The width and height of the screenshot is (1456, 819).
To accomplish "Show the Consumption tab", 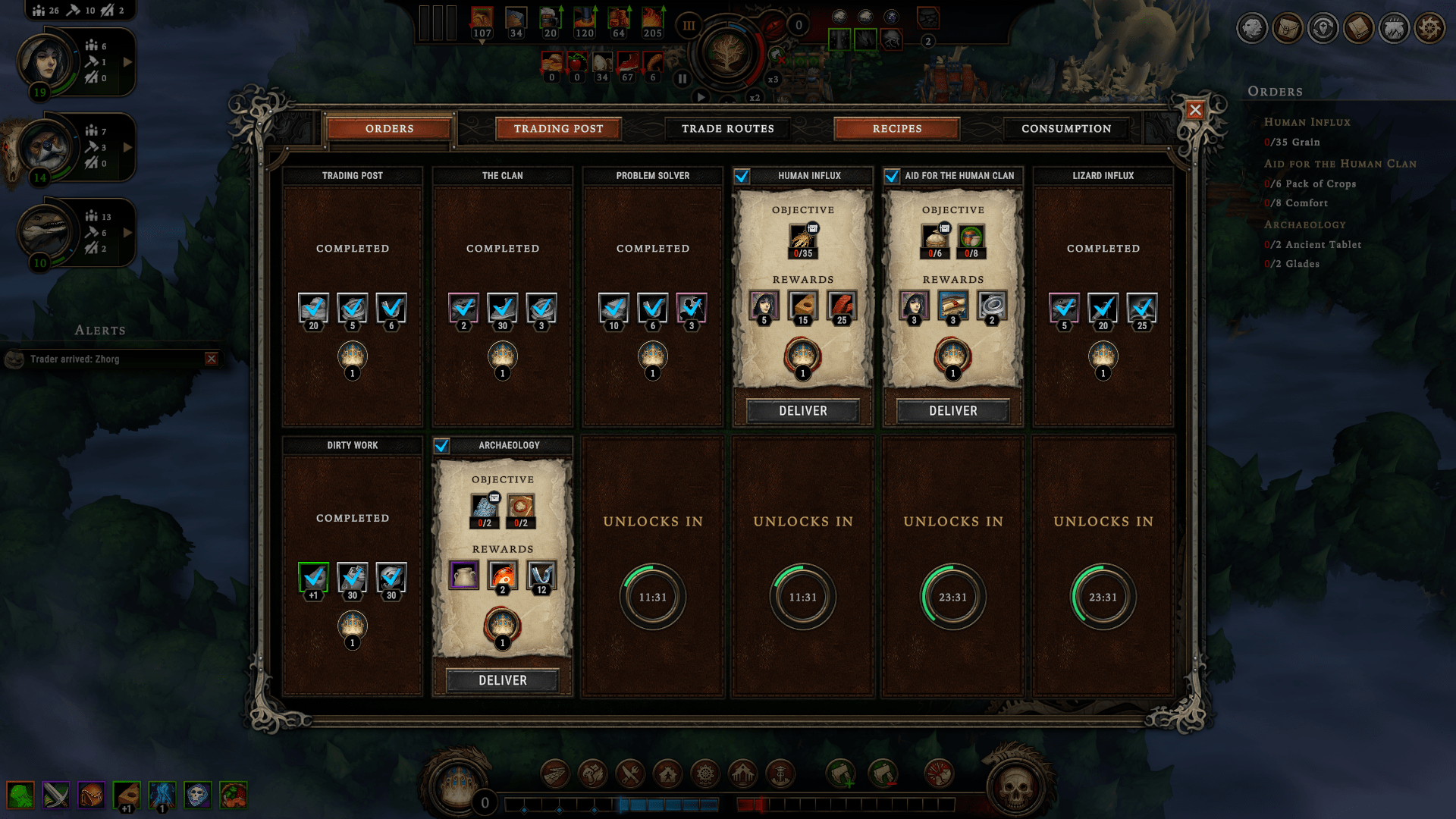I will [x=1065, y=129].
